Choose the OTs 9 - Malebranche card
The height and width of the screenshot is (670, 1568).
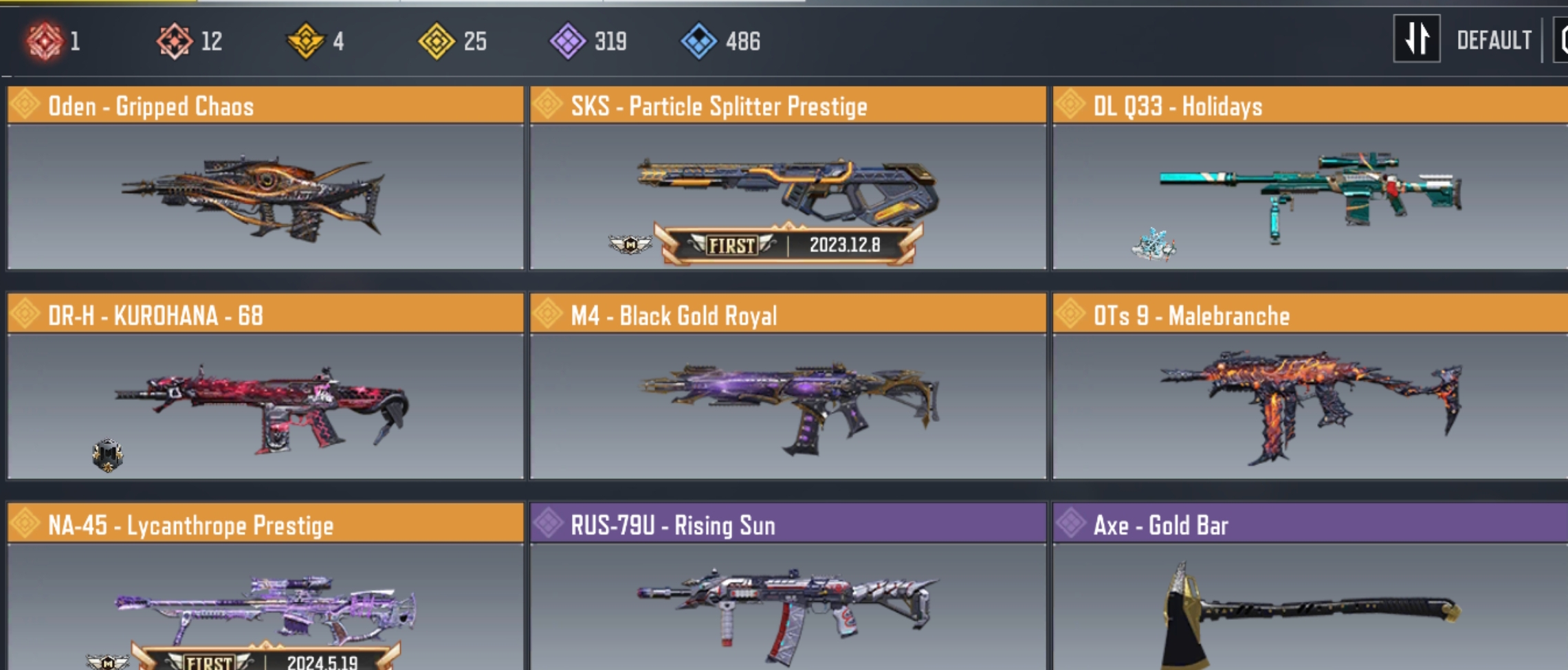1310,388
